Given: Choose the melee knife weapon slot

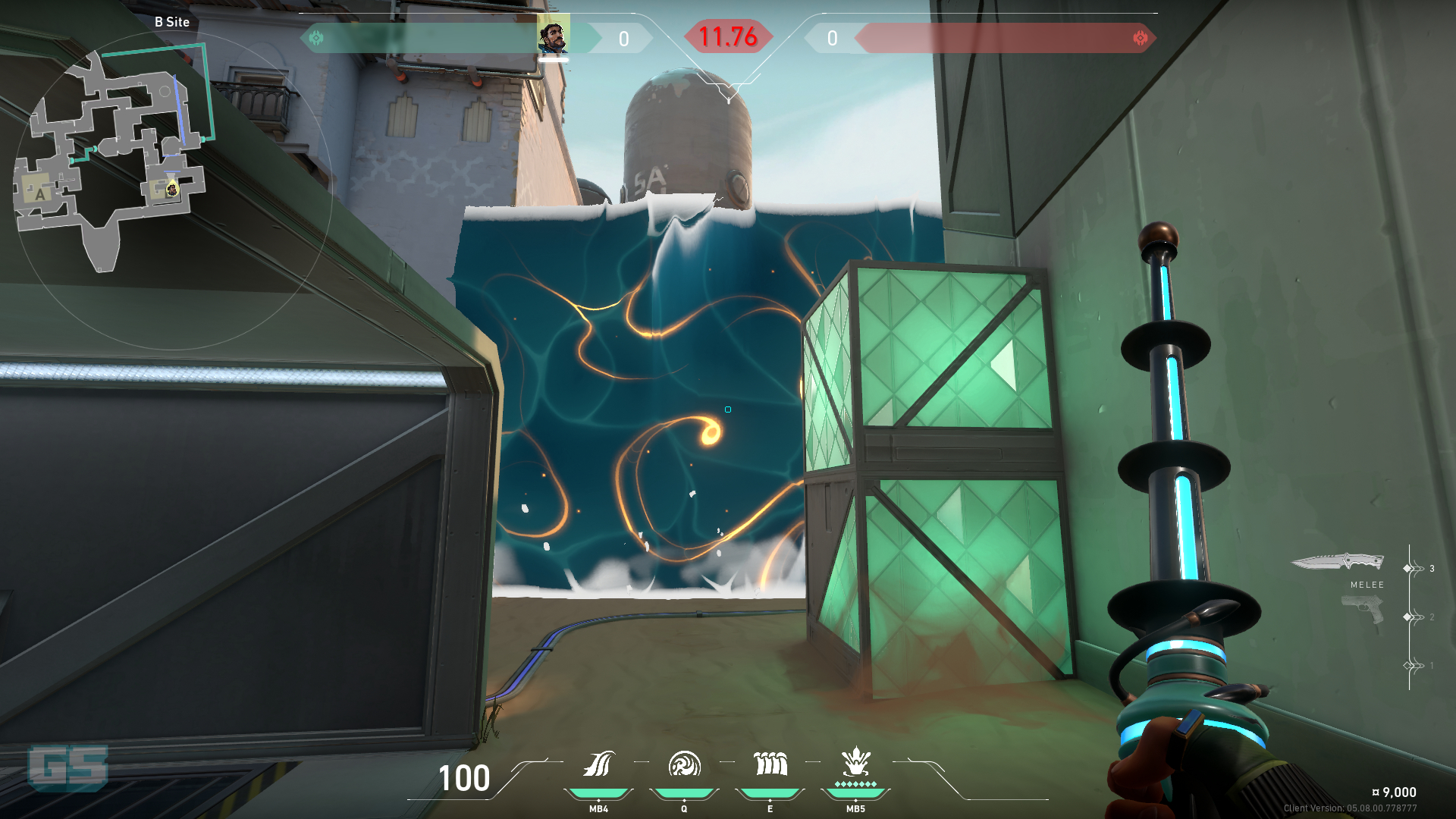Looking at the screenshot, I should coord(1338,563).
